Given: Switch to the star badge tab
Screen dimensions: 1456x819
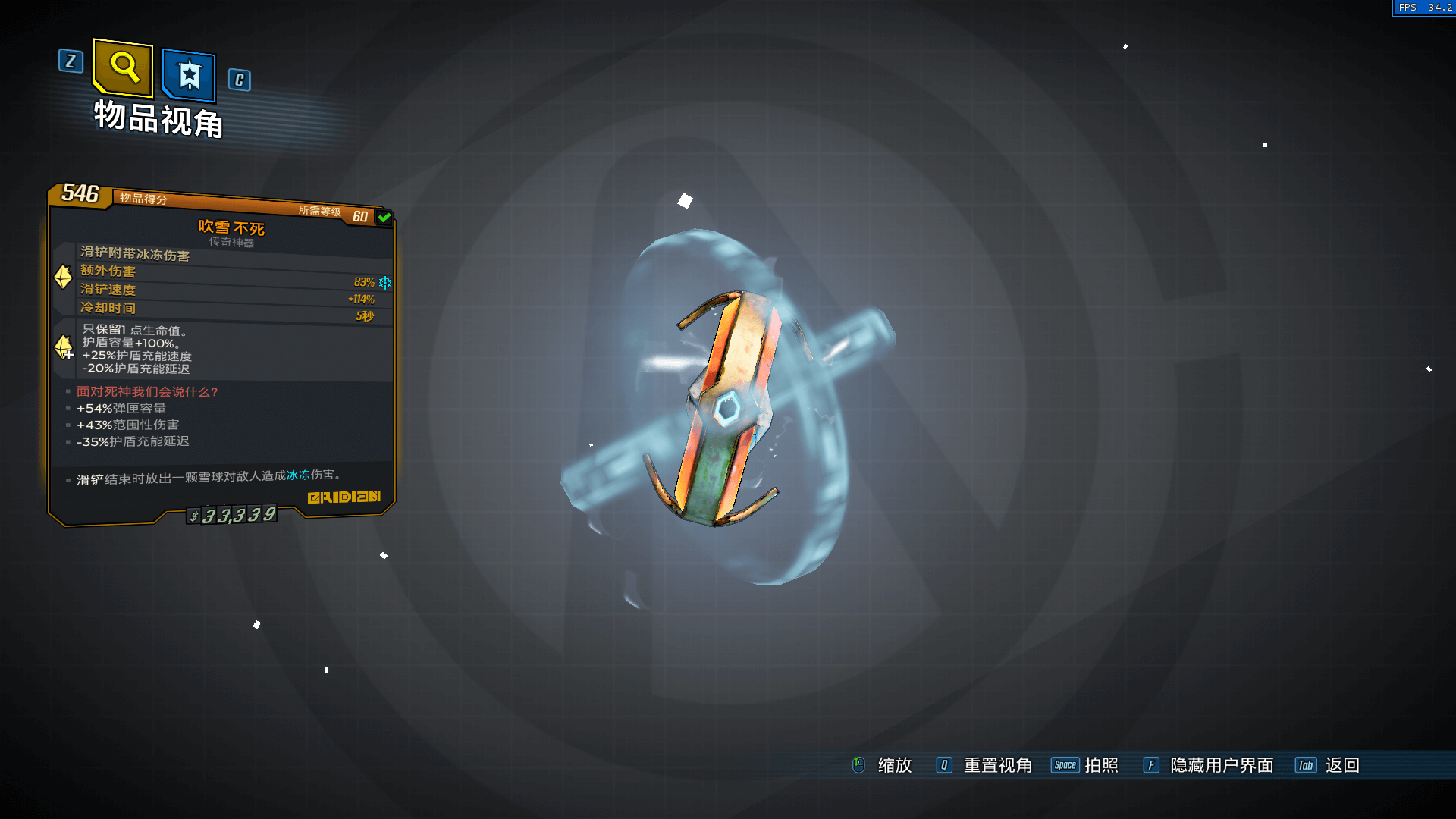Looking at the screenshot, I should point(189,75).
